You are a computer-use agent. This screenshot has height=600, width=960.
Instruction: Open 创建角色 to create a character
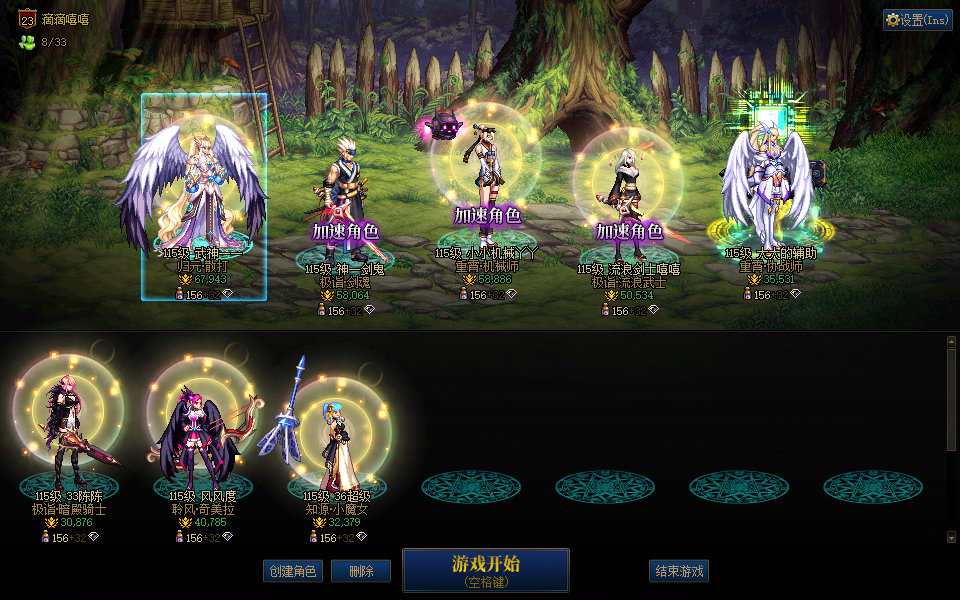[x=293, y=571]
